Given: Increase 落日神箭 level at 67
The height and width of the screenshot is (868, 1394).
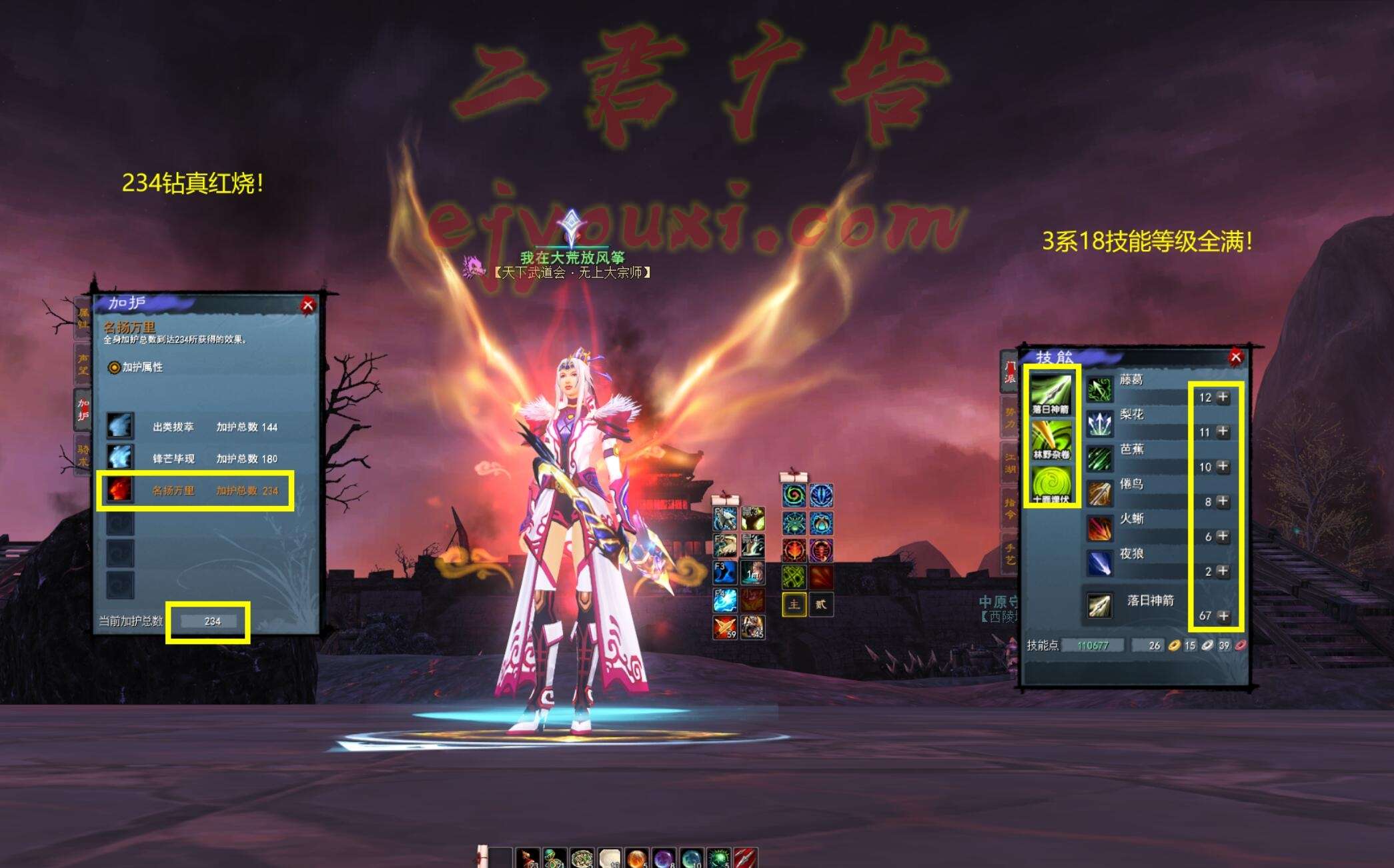Looking at the screenshot, I should pyautogui.click(x=1223, y=616).
